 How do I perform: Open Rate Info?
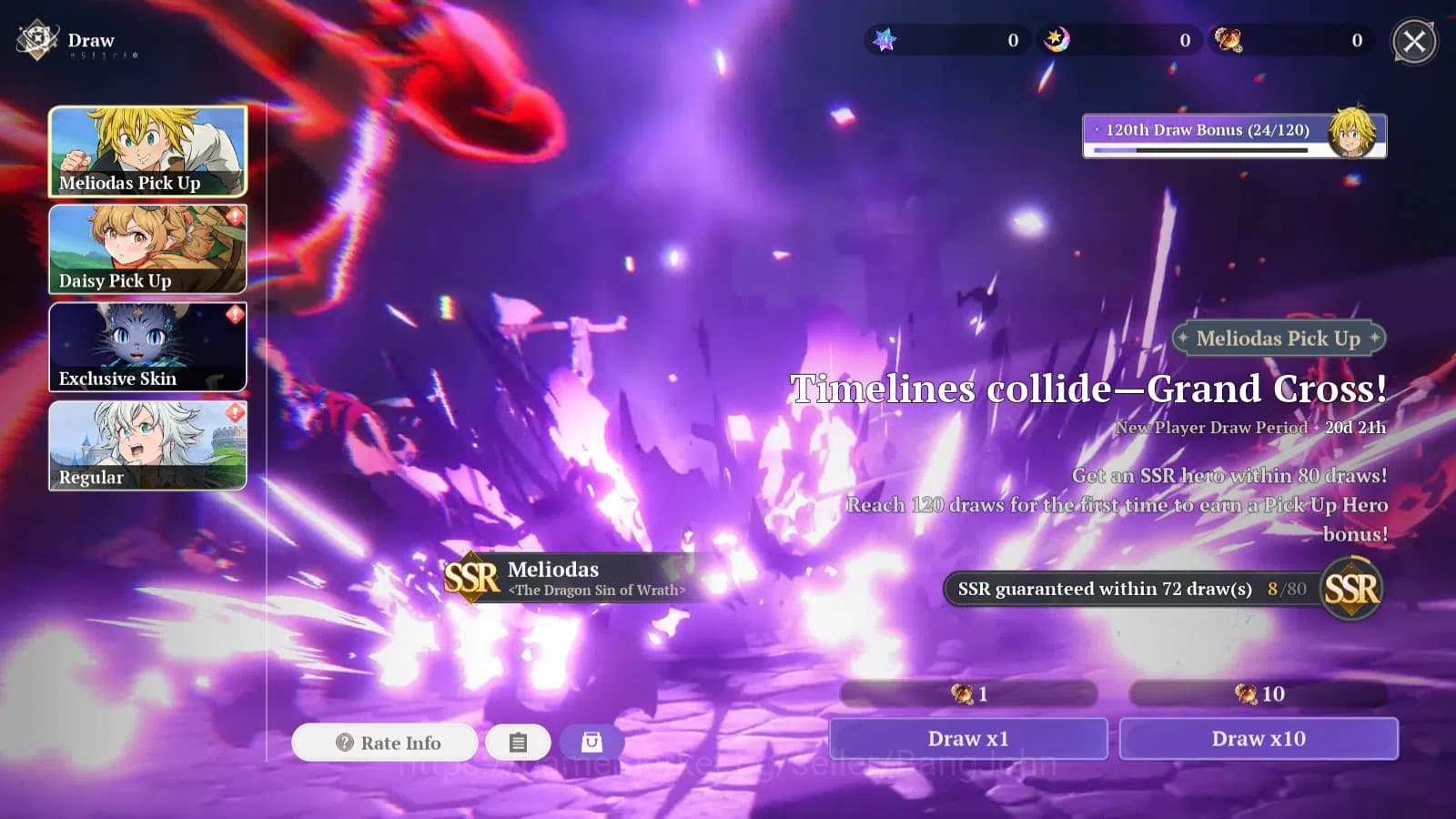tap(385, 743)
